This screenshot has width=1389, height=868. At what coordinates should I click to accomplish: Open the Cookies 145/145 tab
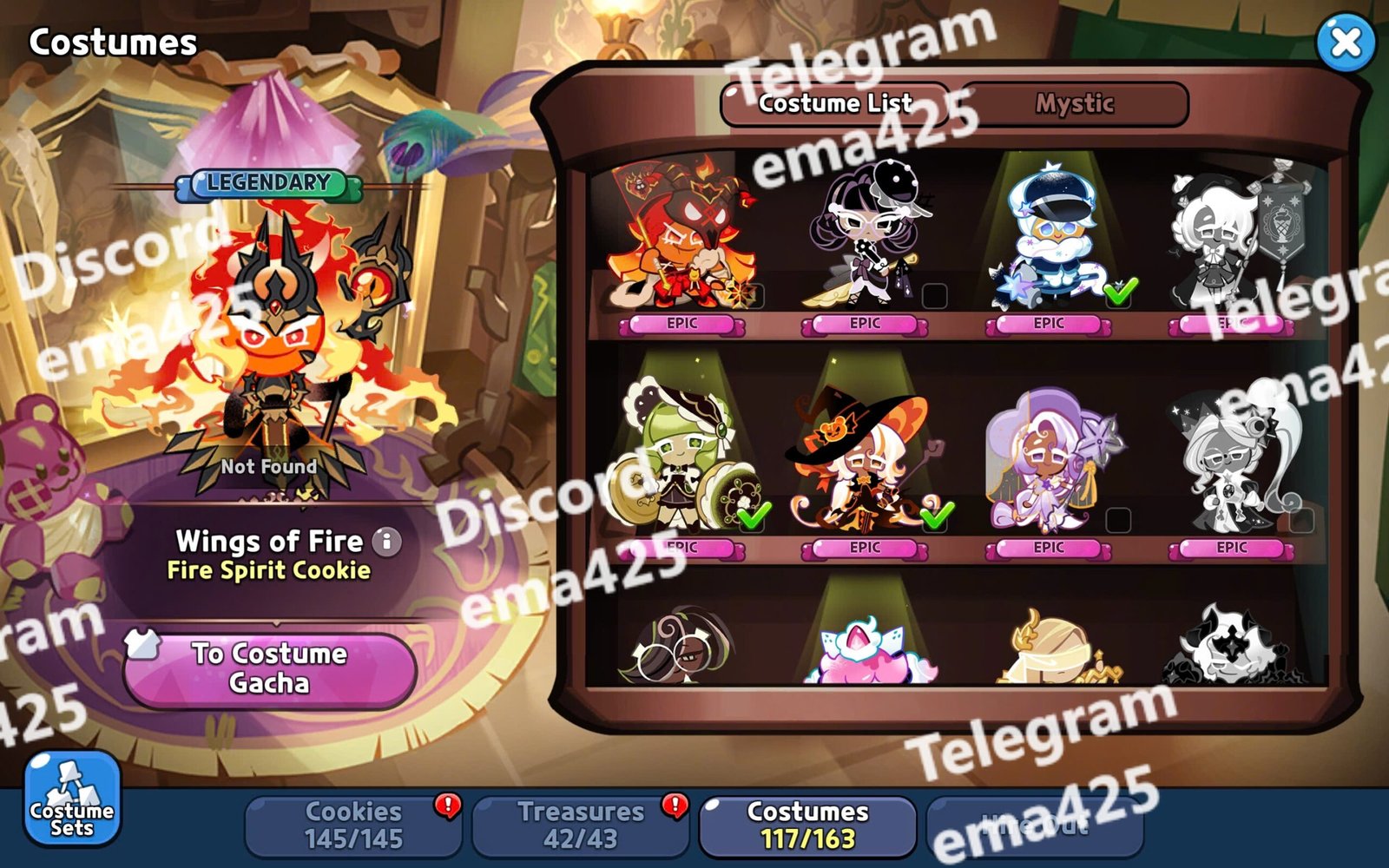(x=353, y=825)
